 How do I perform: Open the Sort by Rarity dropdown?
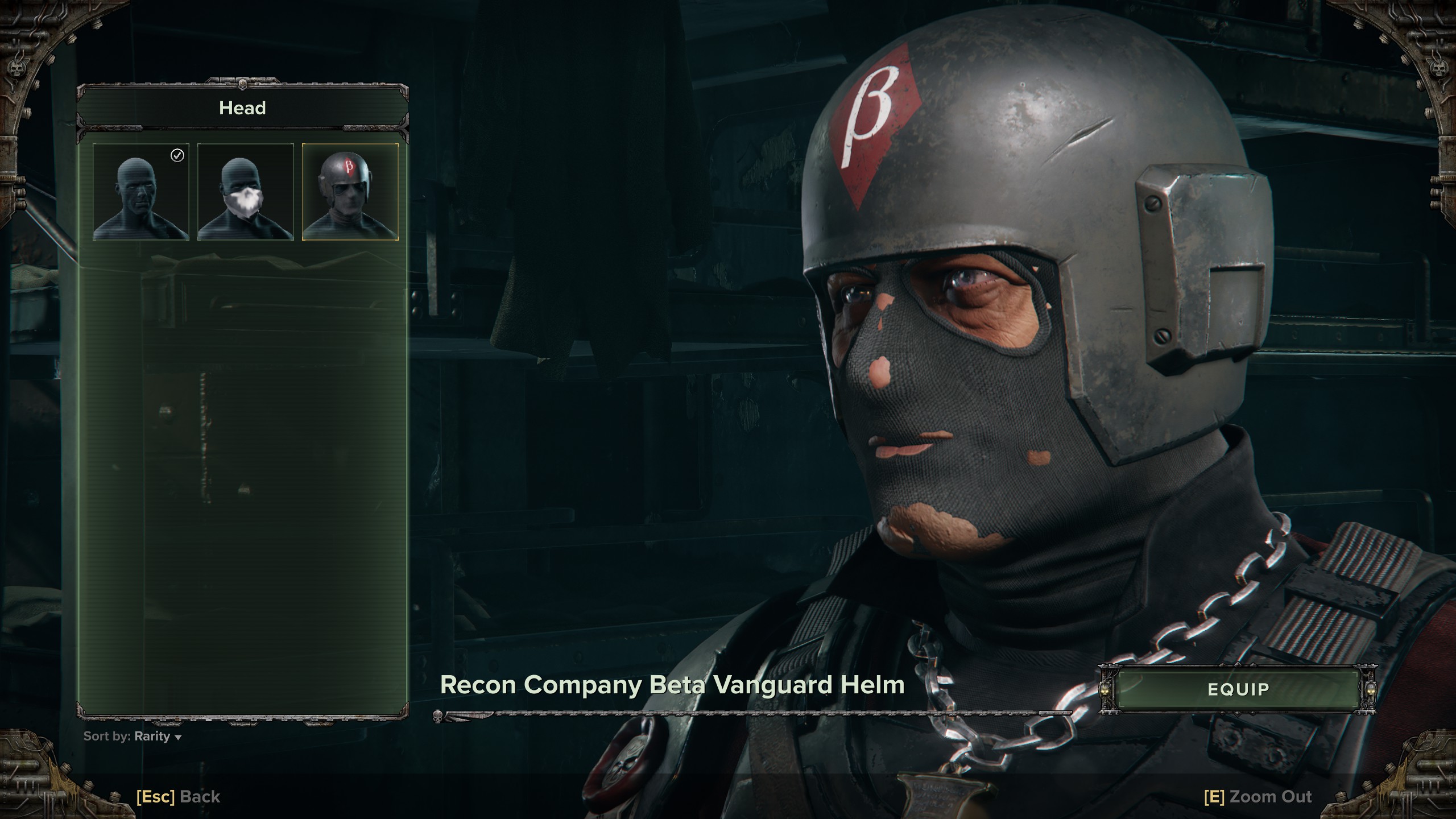(x=133, y=737)
